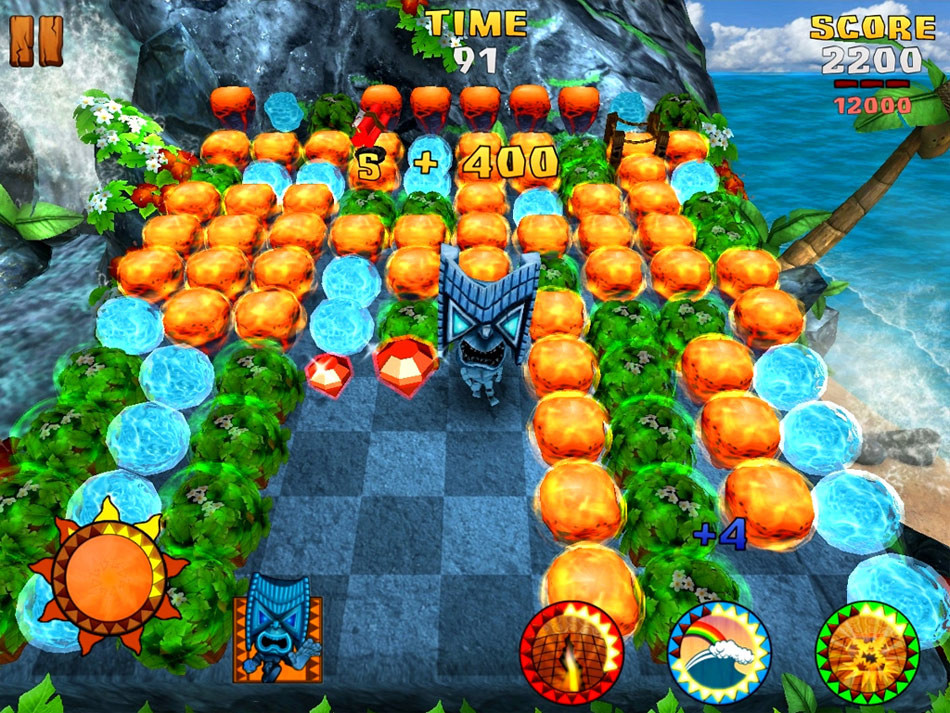Pause the game with the wooden pause button
This screenshot has width=950, height=713.
coord(36,41)
